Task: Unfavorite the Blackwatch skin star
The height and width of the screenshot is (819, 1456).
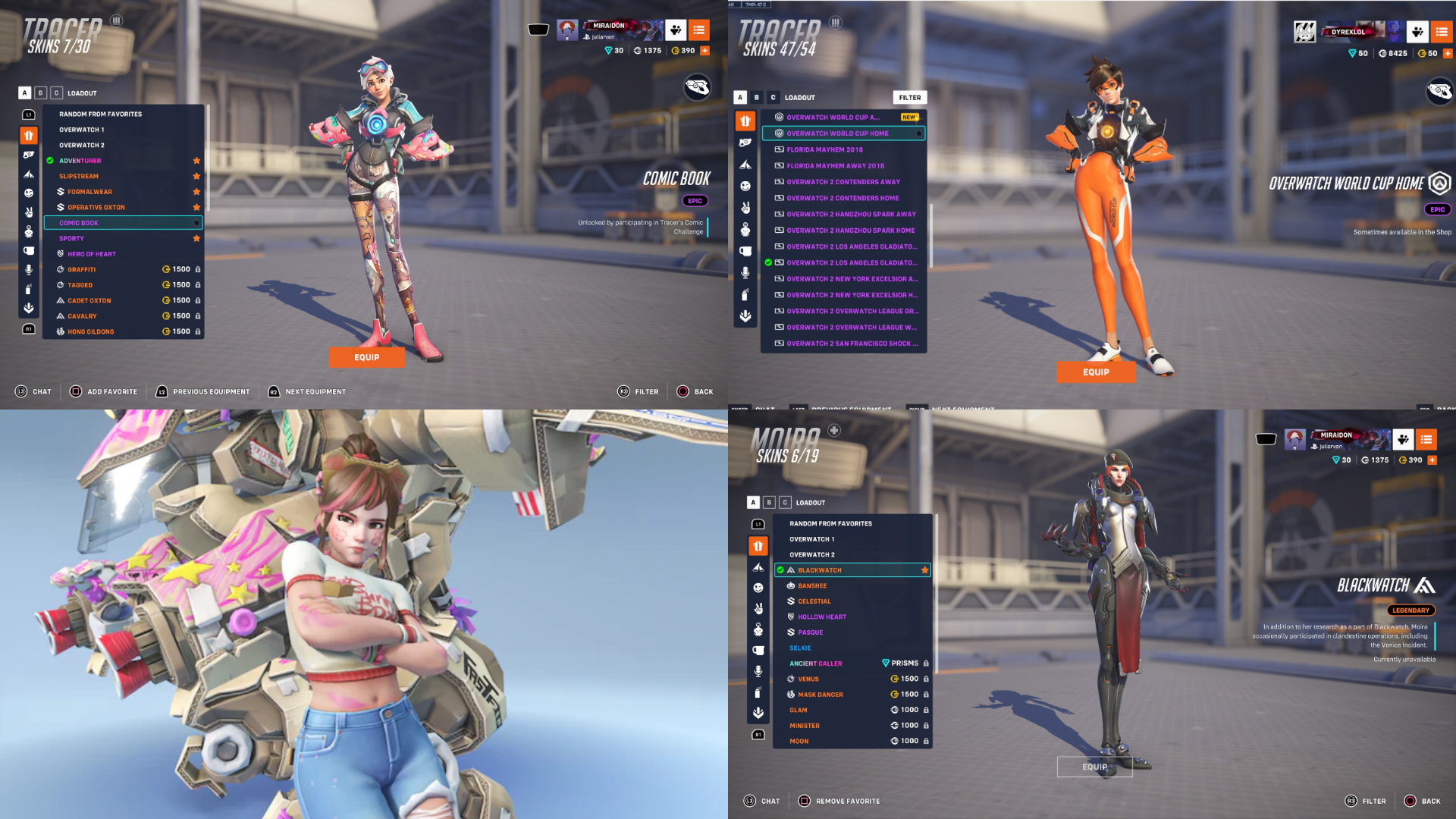Action: (924, 570)
